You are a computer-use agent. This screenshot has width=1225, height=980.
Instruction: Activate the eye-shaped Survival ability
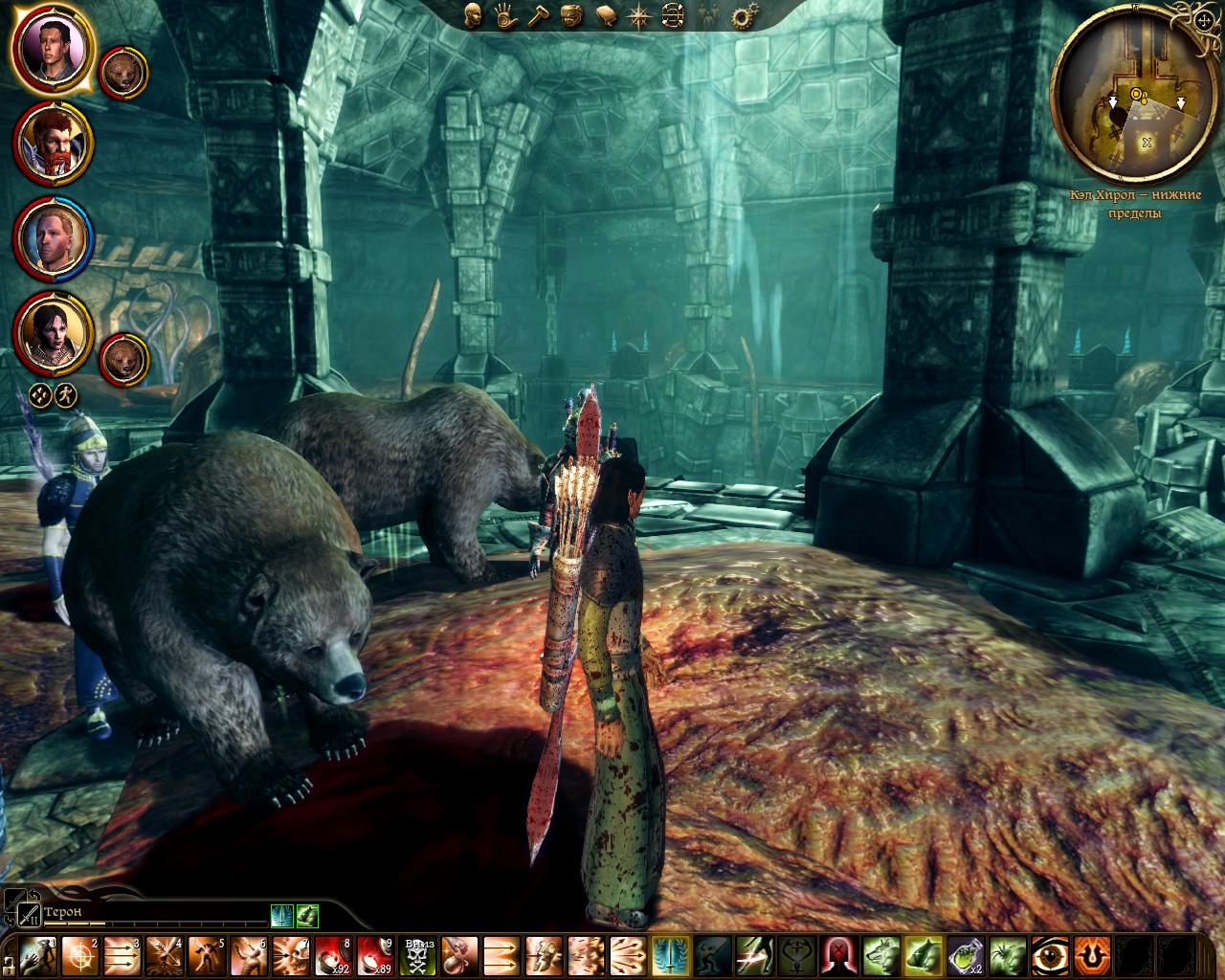click(1049, 956)
